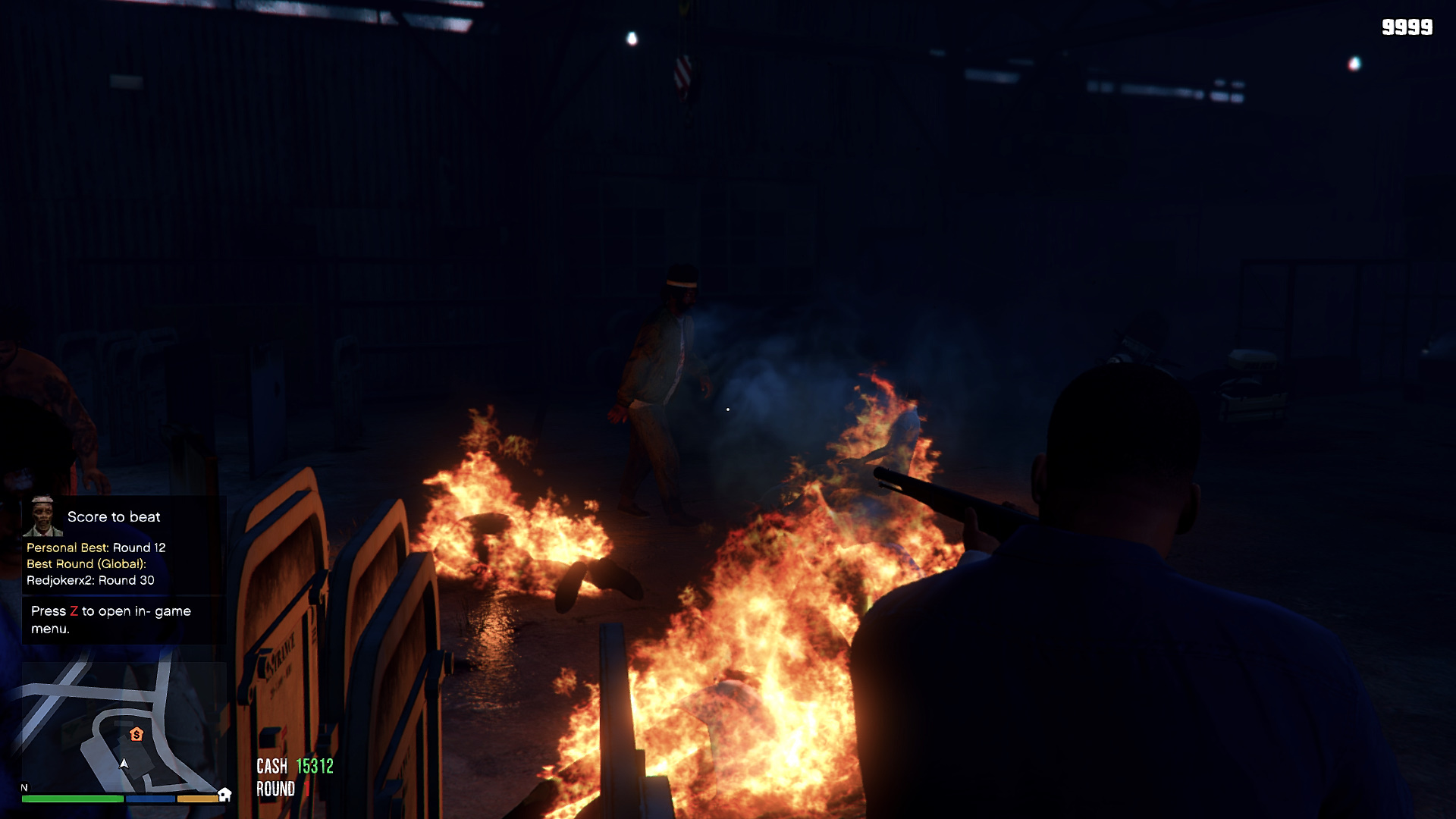Image resolution: width=1456 pixels, height=819 pixels.
Task: Click the white house icon beside minimap
Action: click(224, 794)
